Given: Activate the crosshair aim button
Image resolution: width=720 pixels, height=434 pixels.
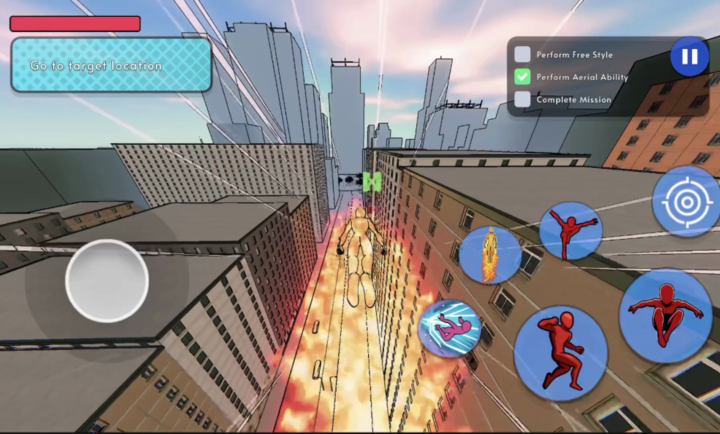Looking at the screenshot, I should pyautogui.click(x=686, y=201).
